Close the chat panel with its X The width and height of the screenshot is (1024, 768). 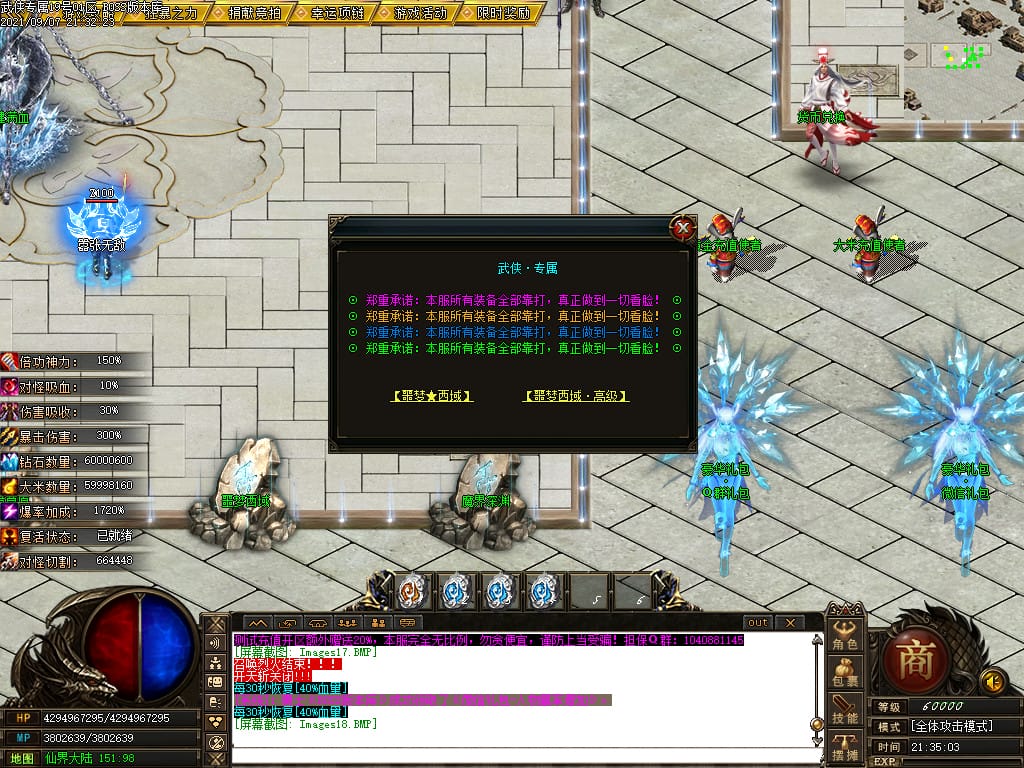tap(789, 622)
